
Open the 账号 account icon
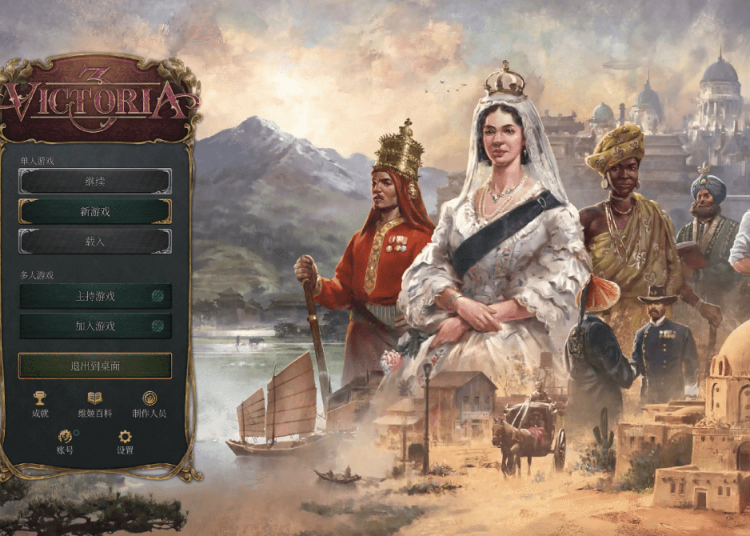coord(65,438)
